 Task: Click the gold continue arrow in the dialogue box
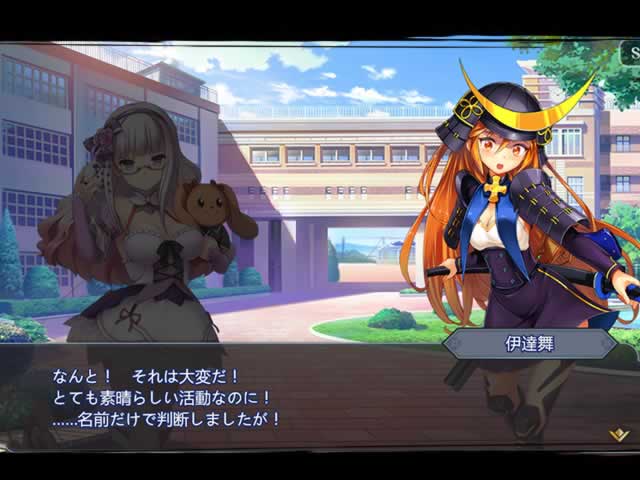(618, 435)
